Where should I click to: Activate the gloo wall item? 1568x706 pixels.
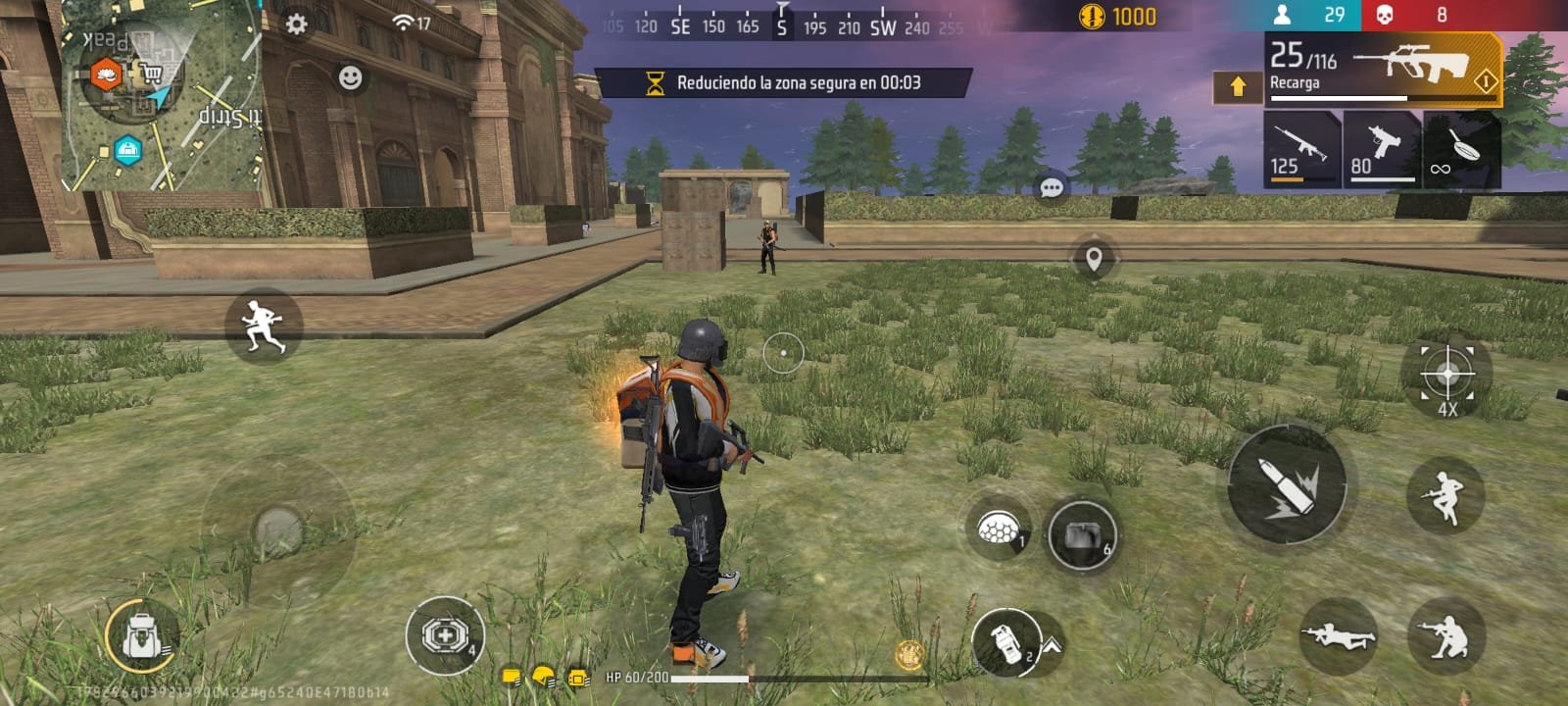[x=998, y=529]
